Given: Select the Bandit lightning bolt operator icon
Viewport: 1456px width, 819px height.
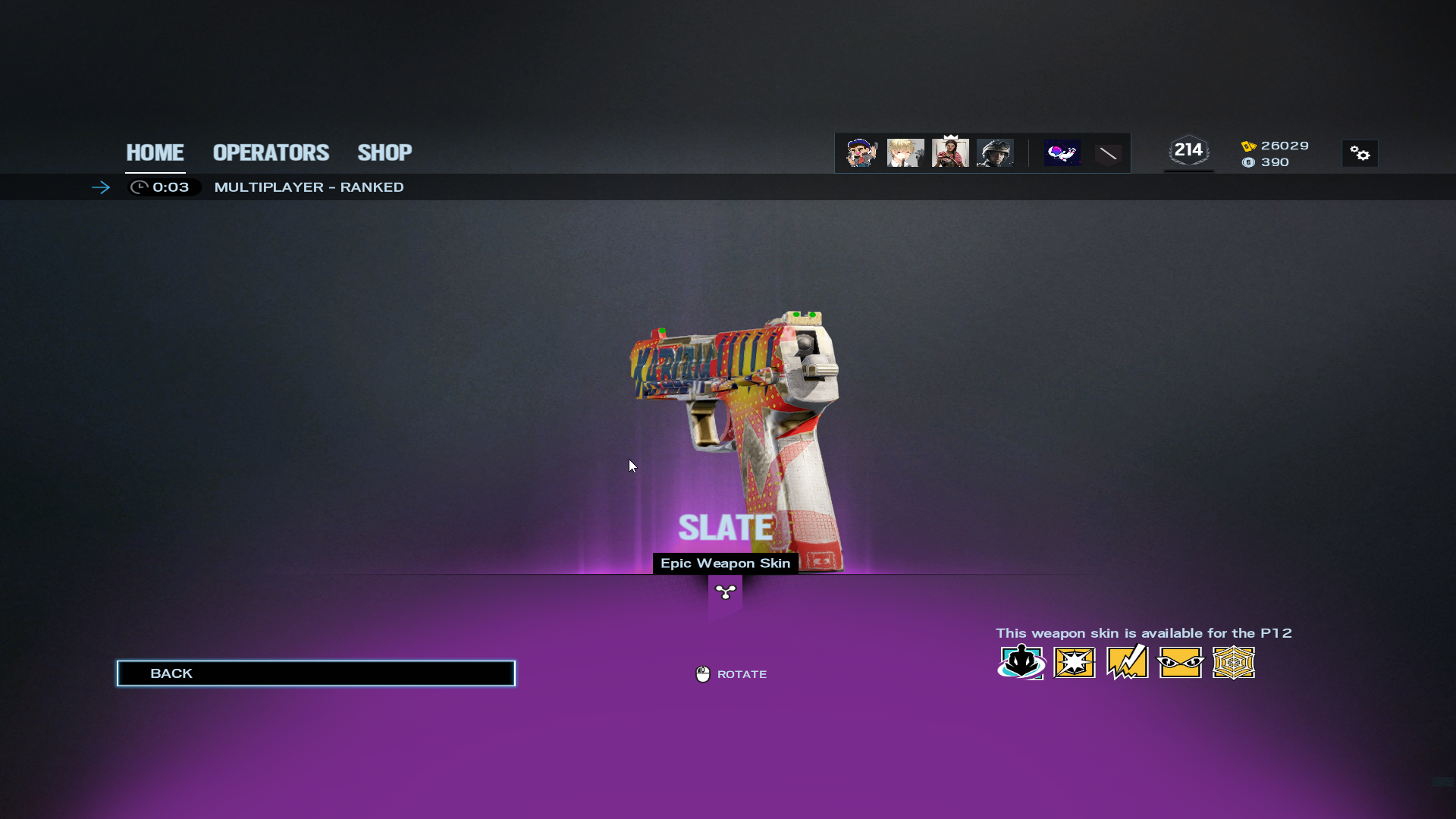Looking at the screenshot, I should (x=1128, y=663).
